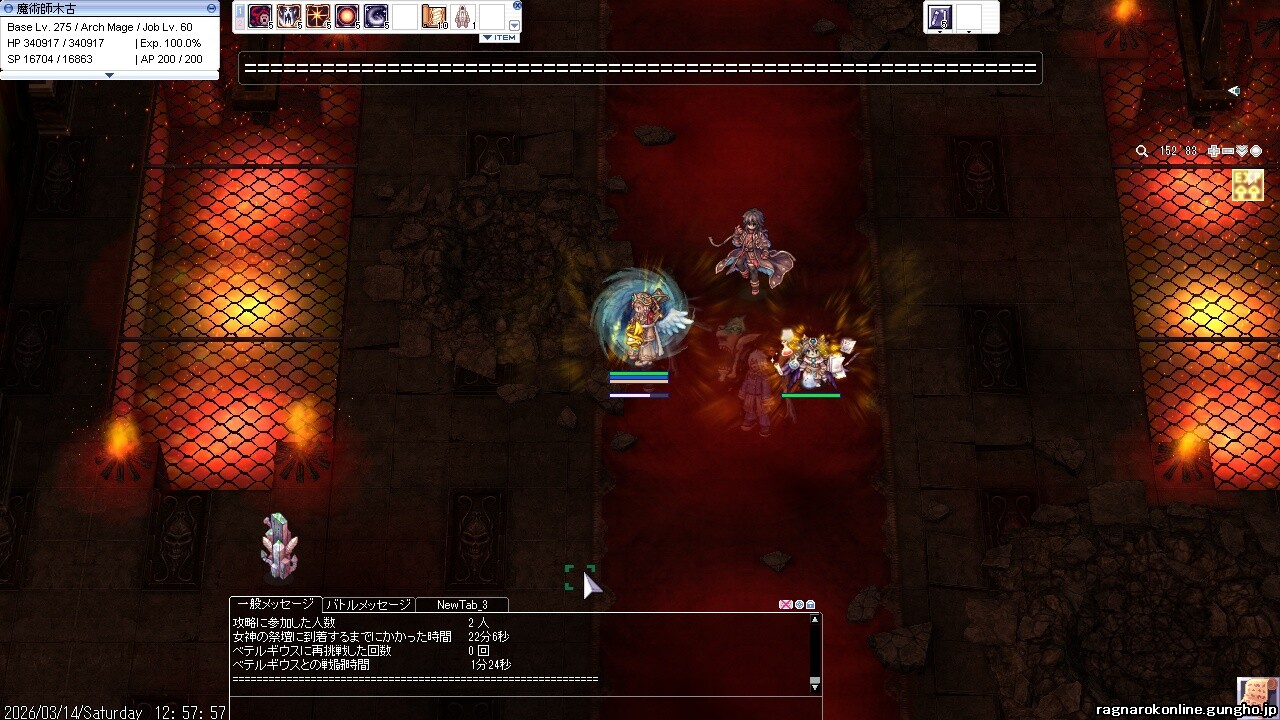This screenshot has width=1280, height=720.
Task: Click the magnifying glass map search icon
Action: (1142, 151)
